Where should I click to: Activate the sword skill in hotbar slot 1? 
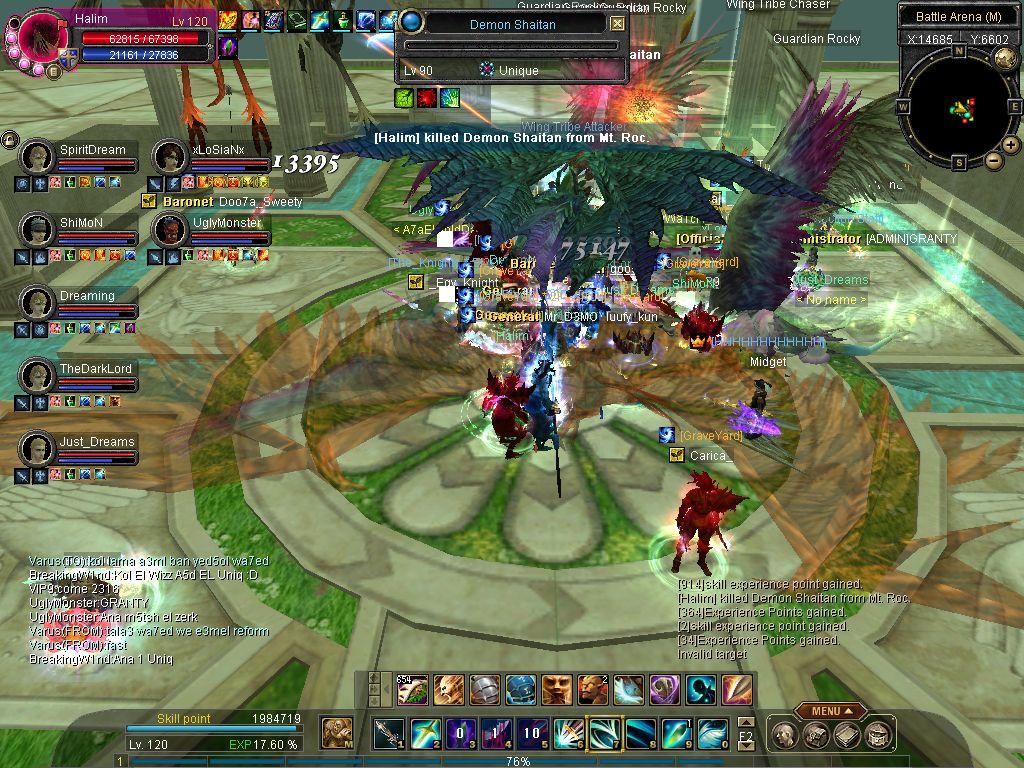click(389, 733)
